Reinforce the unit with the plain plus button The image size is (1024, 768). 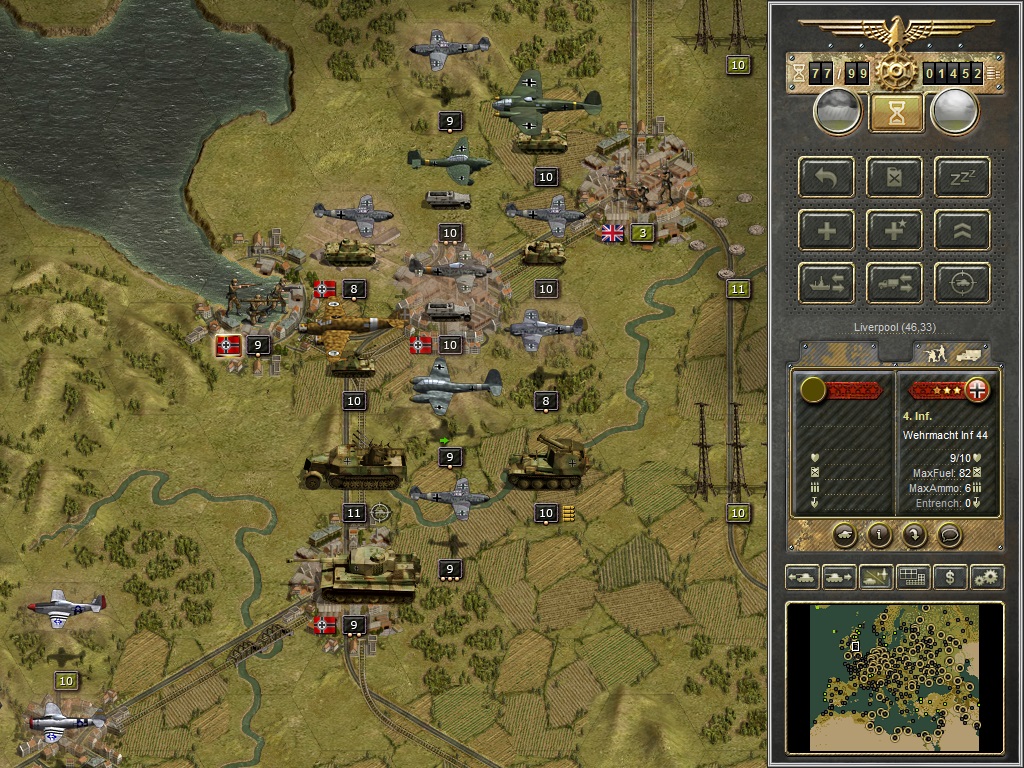tap(827, 230)
